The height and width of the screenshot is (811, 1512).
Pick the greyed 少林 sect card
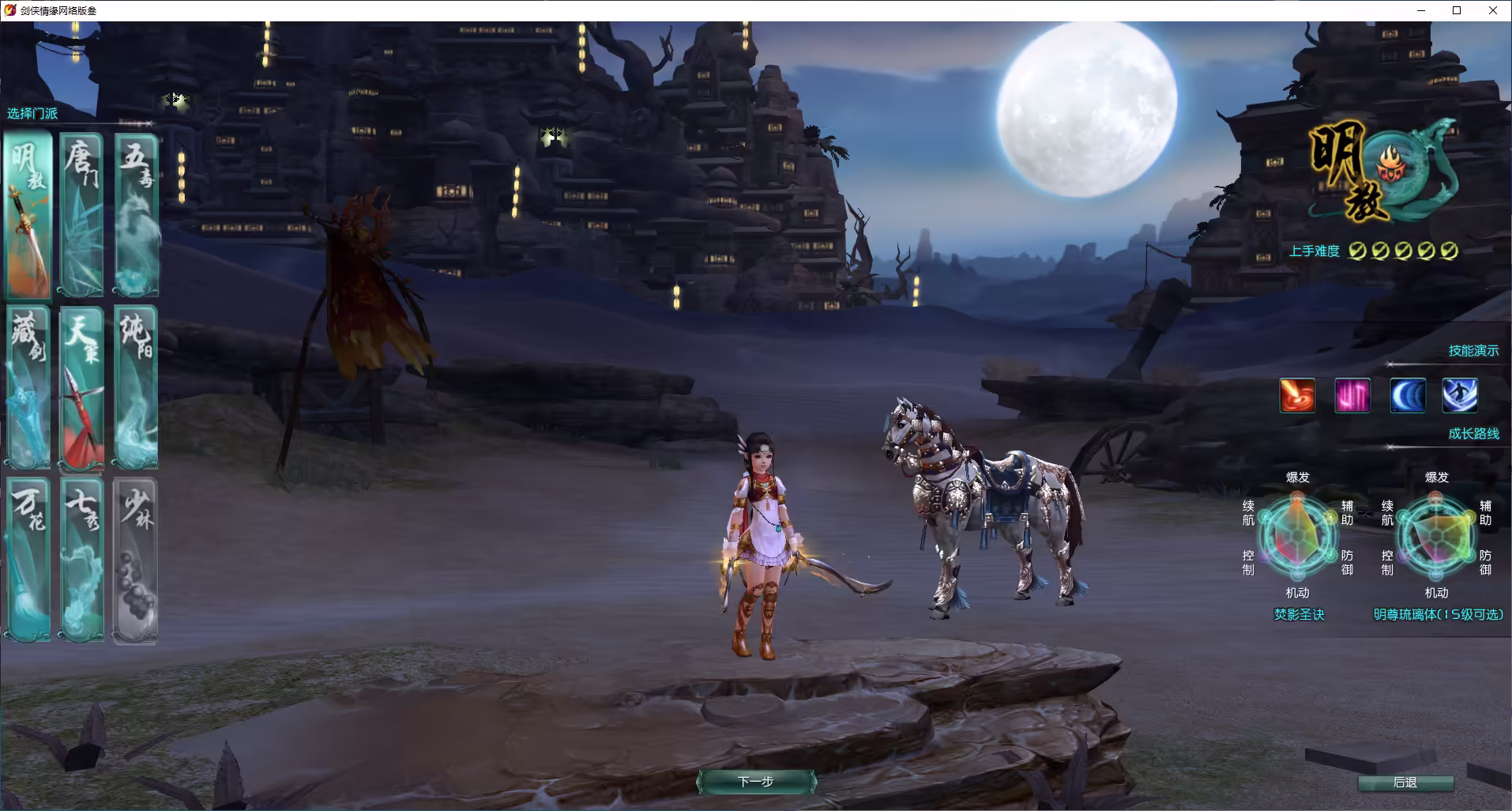(136, 558)
